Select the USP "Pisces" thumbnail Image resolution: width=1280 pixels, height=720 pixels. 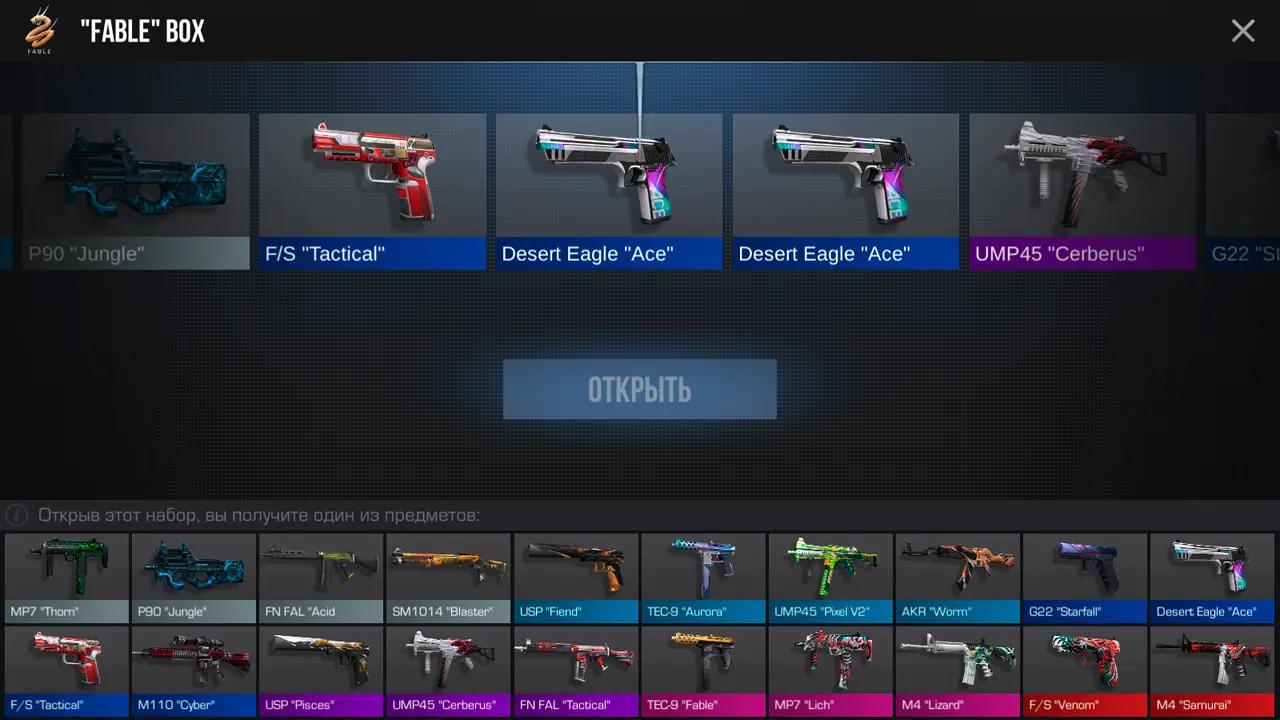pos(321,670)
